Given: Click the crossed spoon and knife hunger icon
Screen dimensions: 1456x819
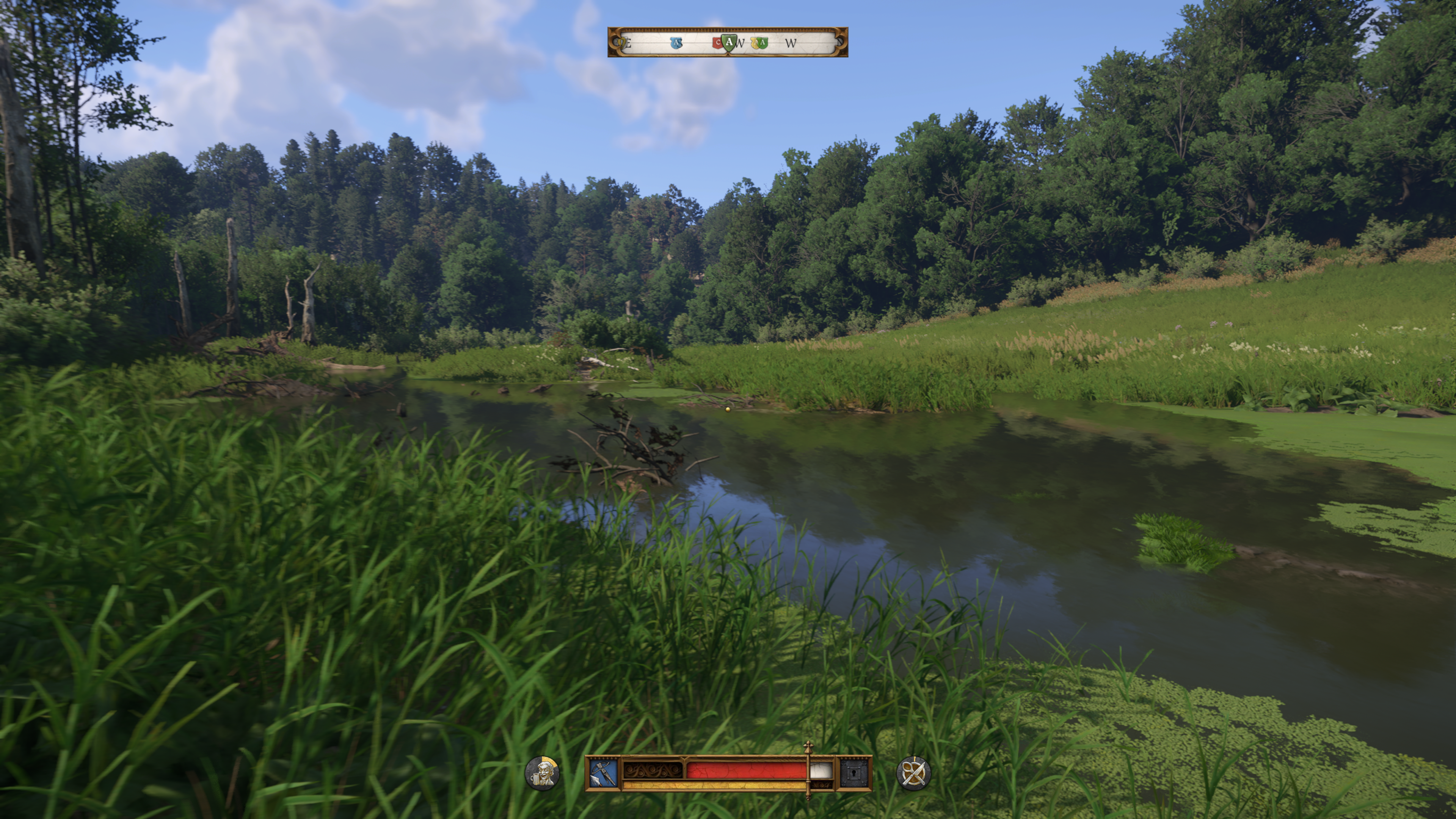Looking at the screenshot, I should click(x=913, y=773).
